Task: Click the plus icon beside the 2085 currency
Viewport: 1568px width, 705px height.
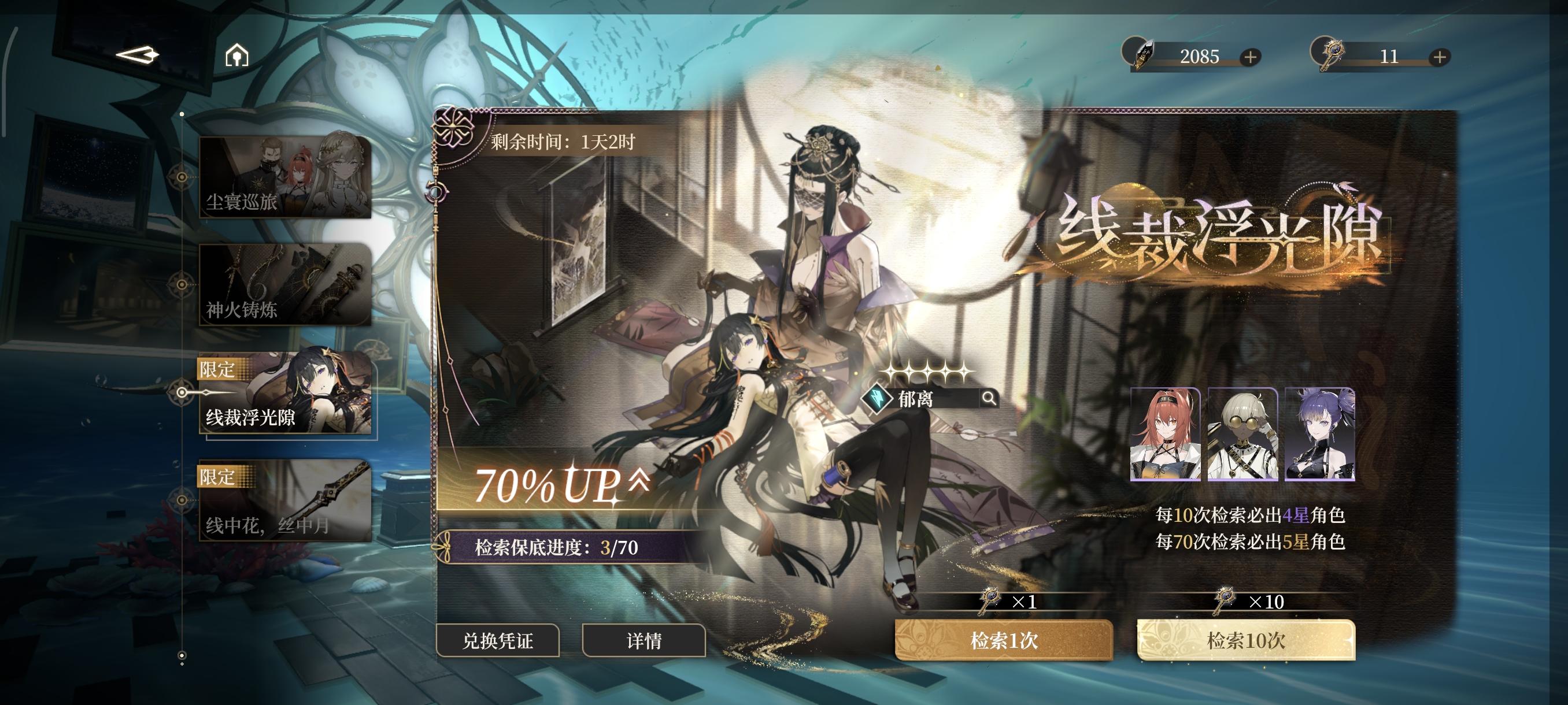Action: pyautogui.click(x=1251, y=57)
